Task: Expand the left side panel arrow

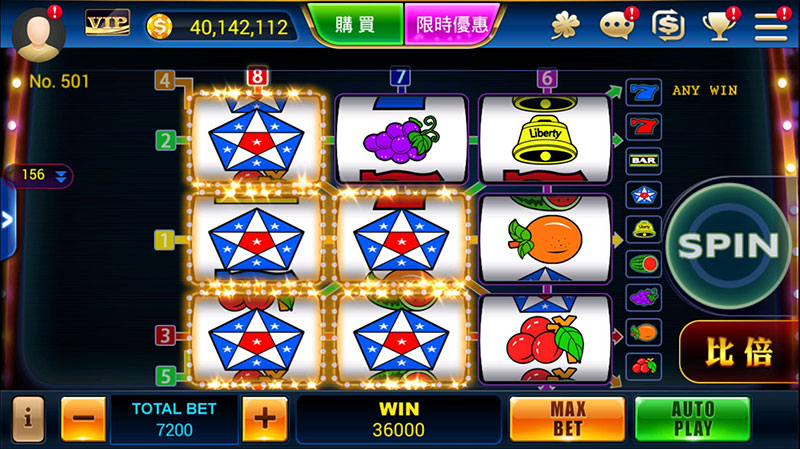Action: [7, 220]
